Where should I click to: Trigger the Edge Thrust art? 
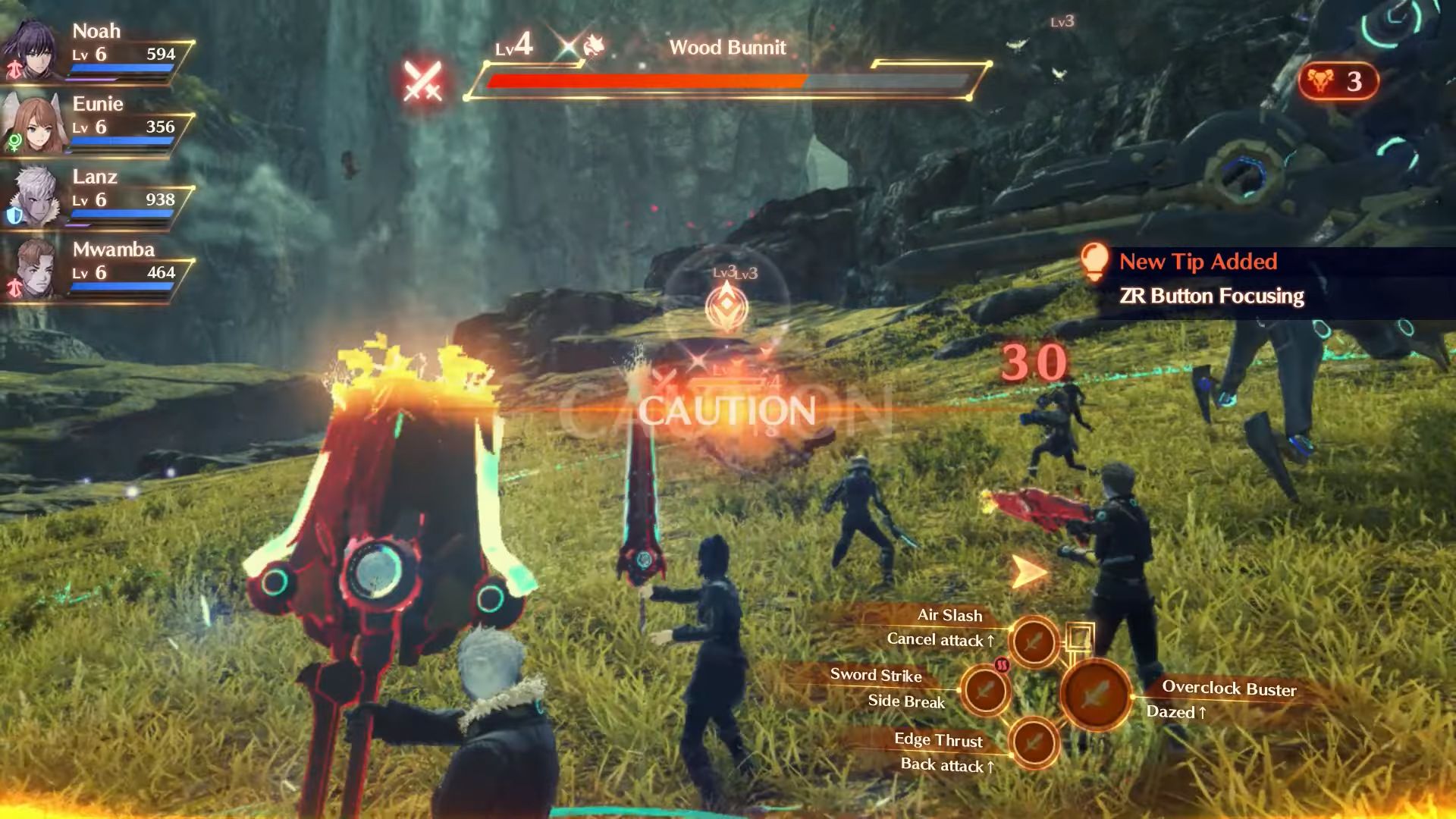click(1033, 742)
